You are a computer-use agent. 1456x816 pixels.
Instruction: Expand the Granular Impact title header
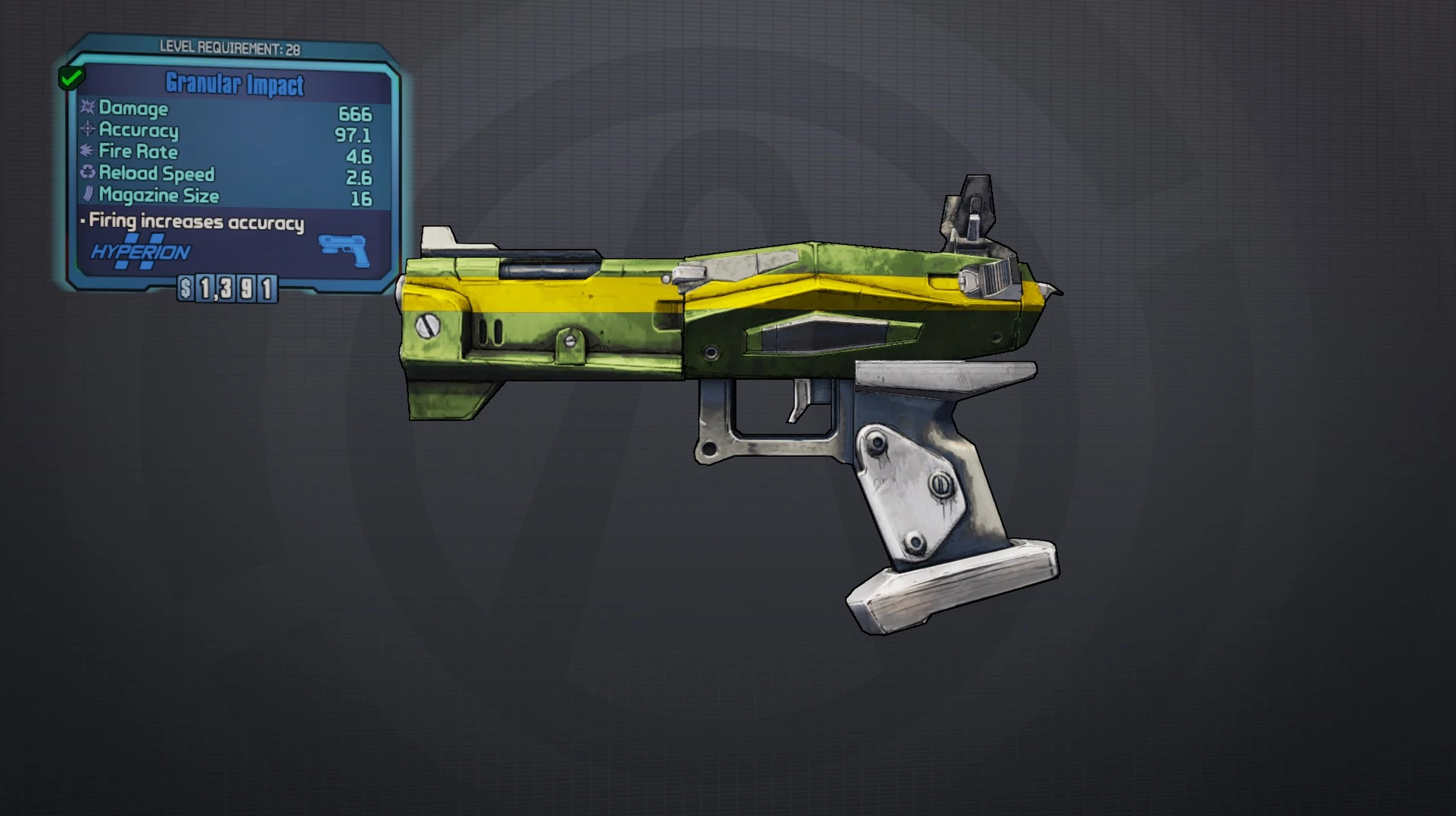[233, 85]
